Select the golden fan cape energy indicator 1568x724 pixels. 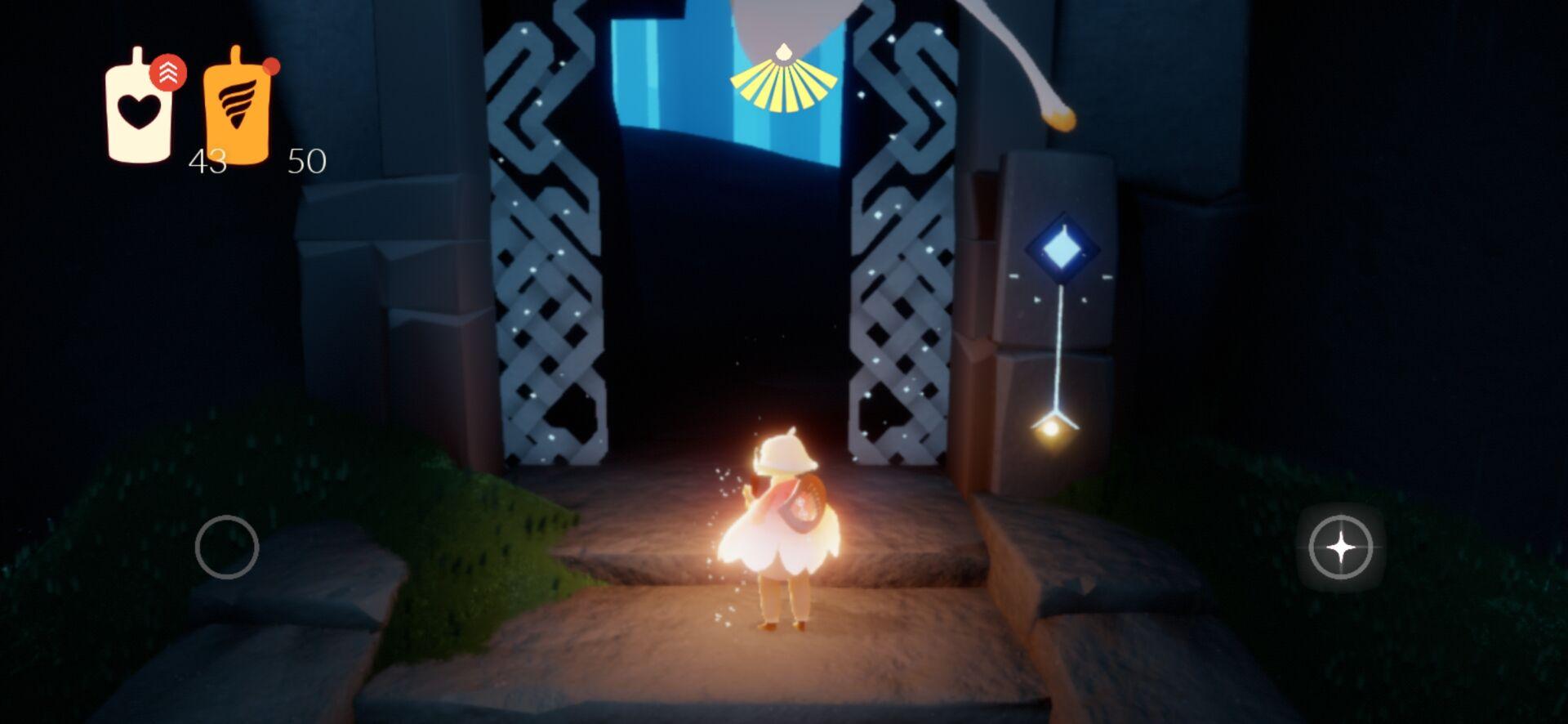point(783,81)
